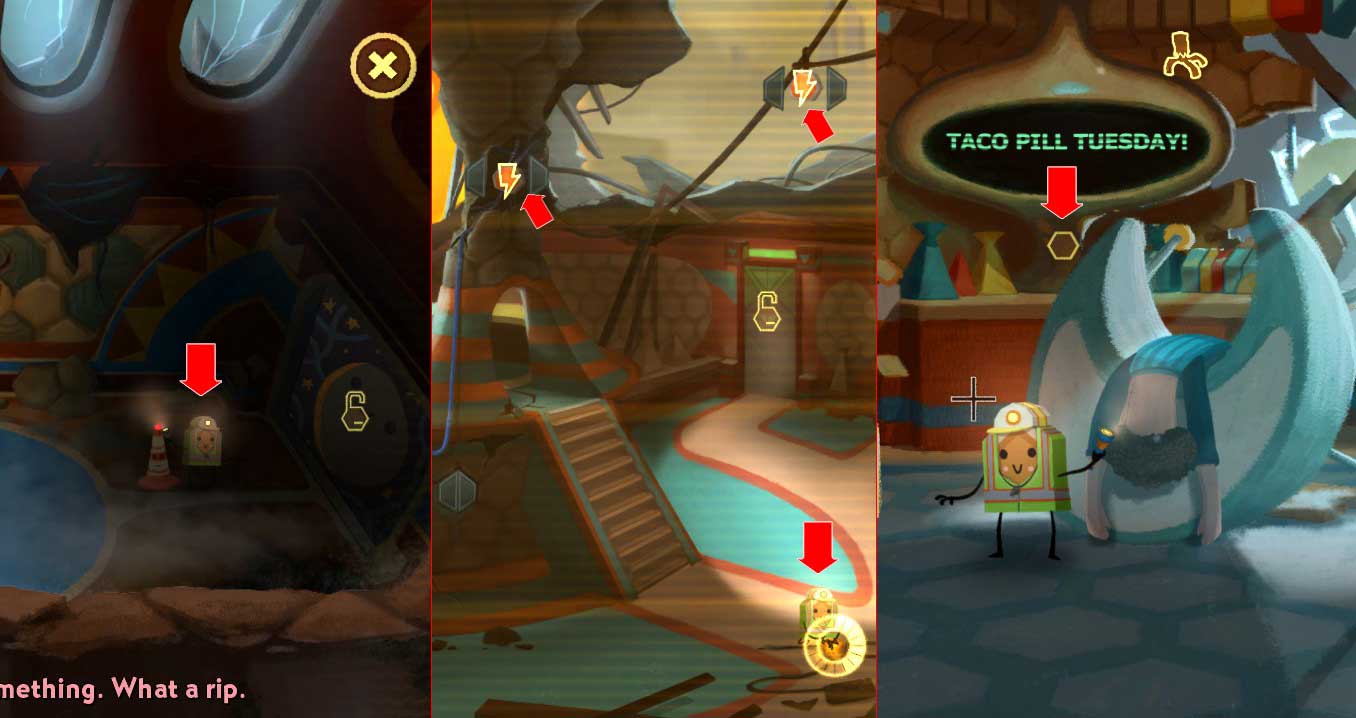This screenshot has width=1356, height=718.
Task: Activate the lightning bolt icon on the tree trunk
Action: pyautogui.click(x=509, y=180)
